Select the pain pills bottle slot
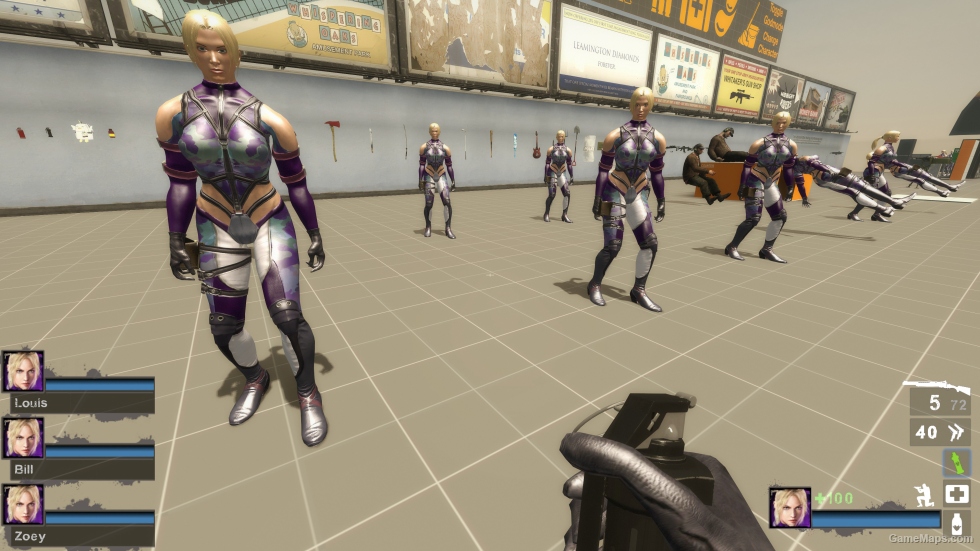This screenshot has width=980, height=551. (x=956, y=524)
